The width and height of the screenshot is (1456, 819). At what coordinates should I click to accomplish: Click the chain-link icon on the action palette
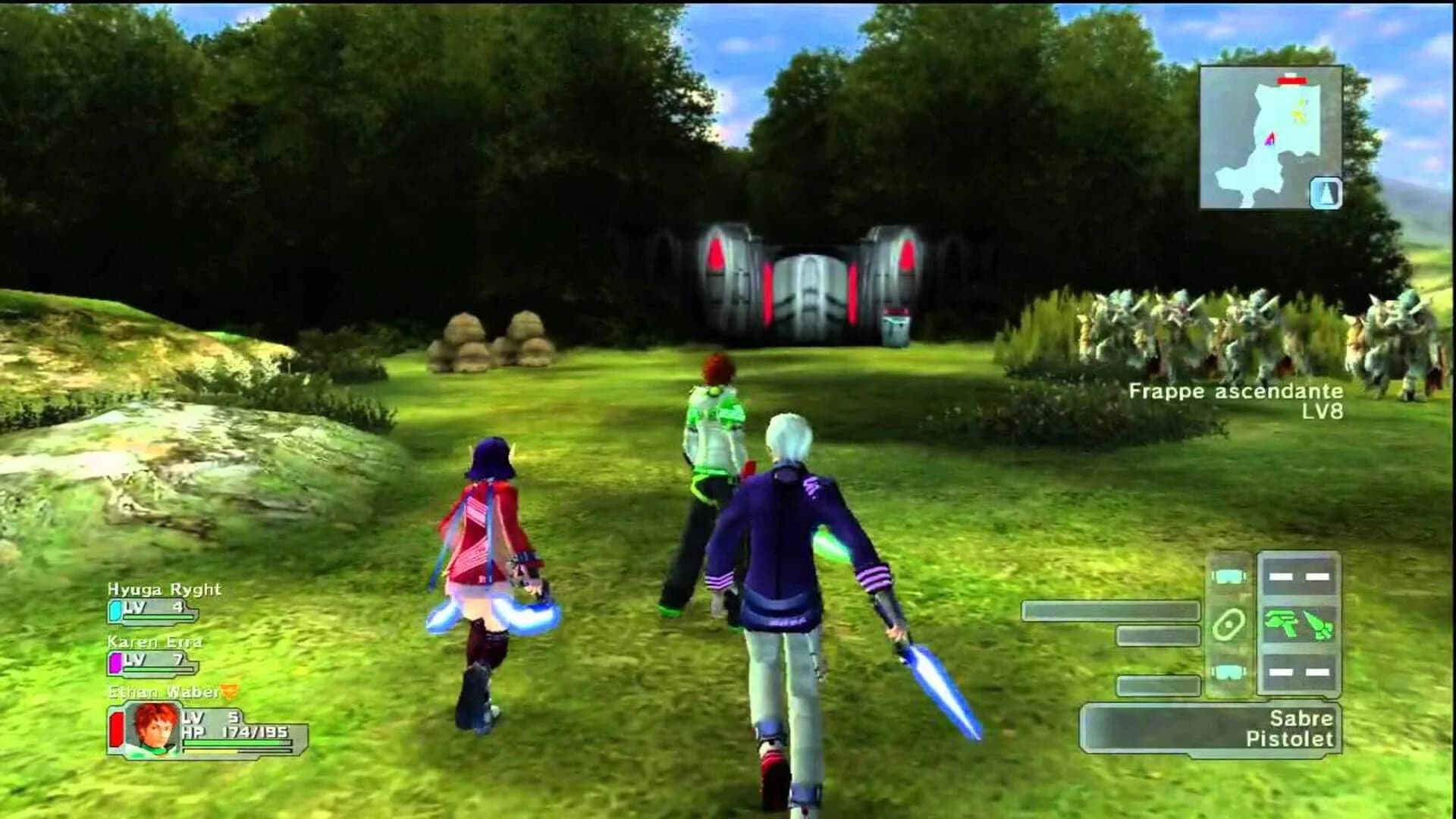coord(1229,625)
